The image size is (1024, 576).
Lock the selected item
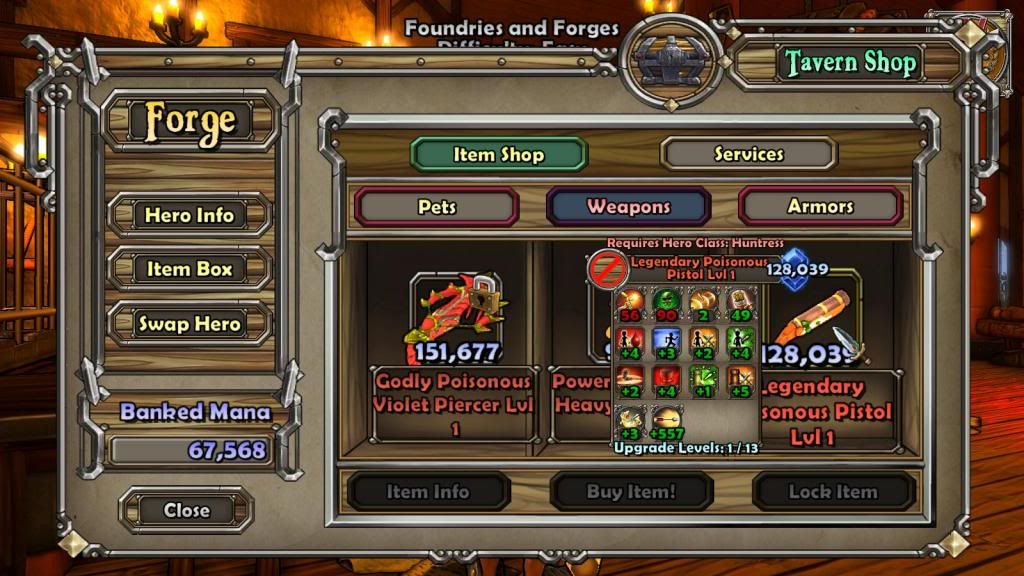(833, 492)
